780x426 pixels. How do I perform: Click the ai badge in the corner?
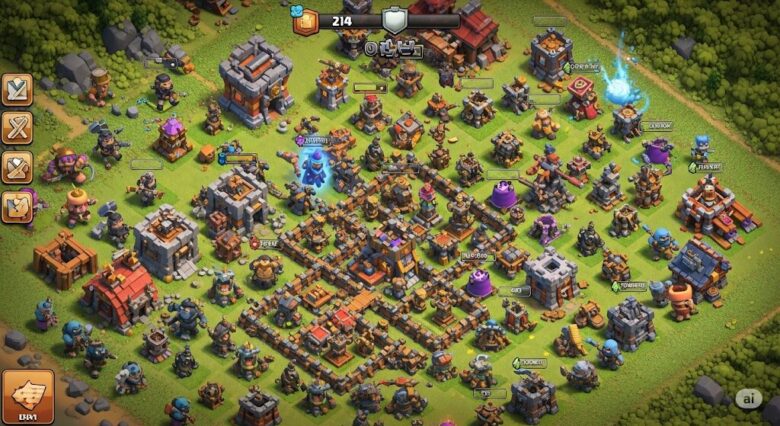coord(748,398)
